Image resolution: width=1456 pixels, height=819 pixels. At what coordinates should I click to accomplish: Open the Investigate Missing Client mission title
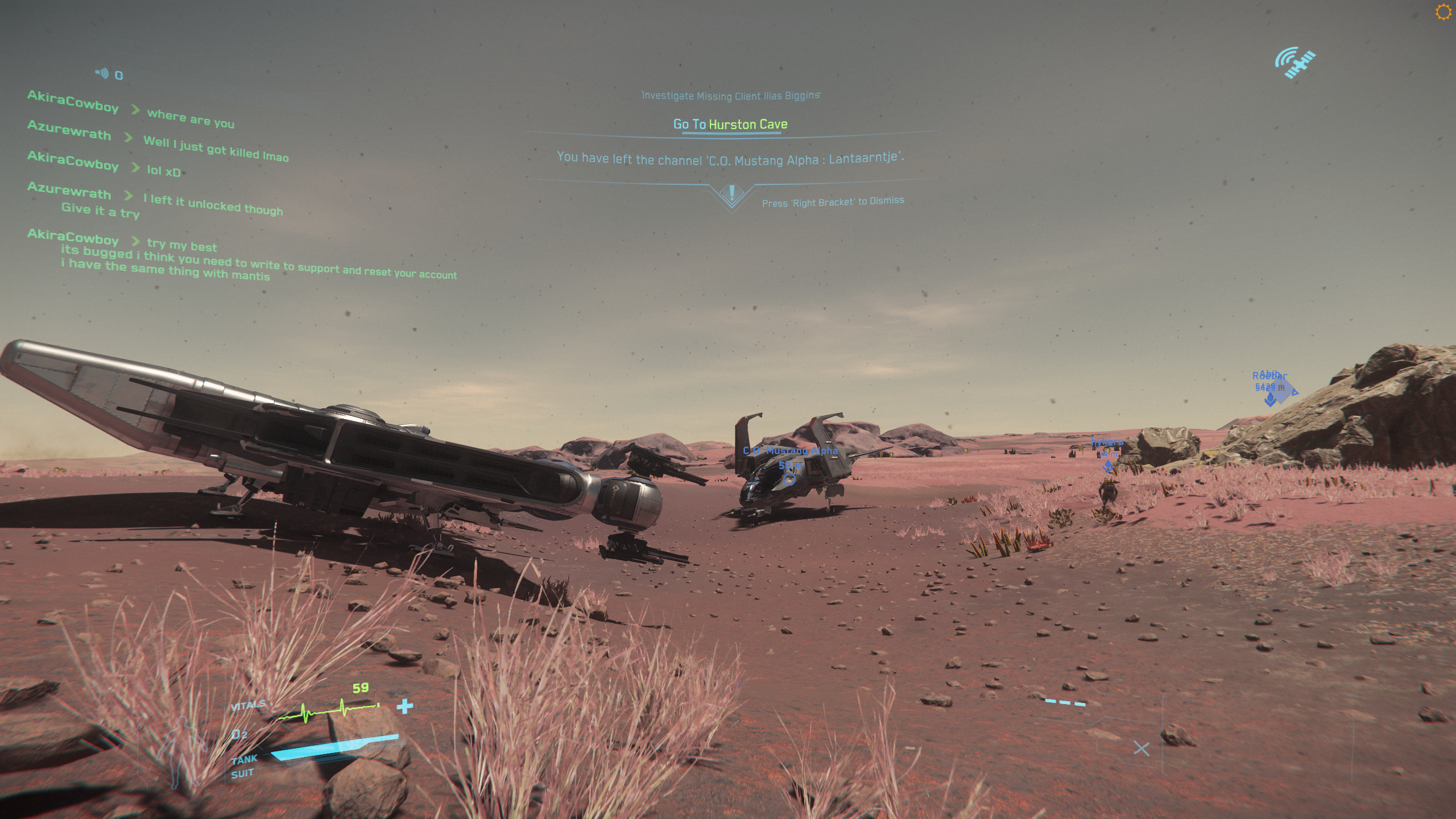(x=730, y=96)
